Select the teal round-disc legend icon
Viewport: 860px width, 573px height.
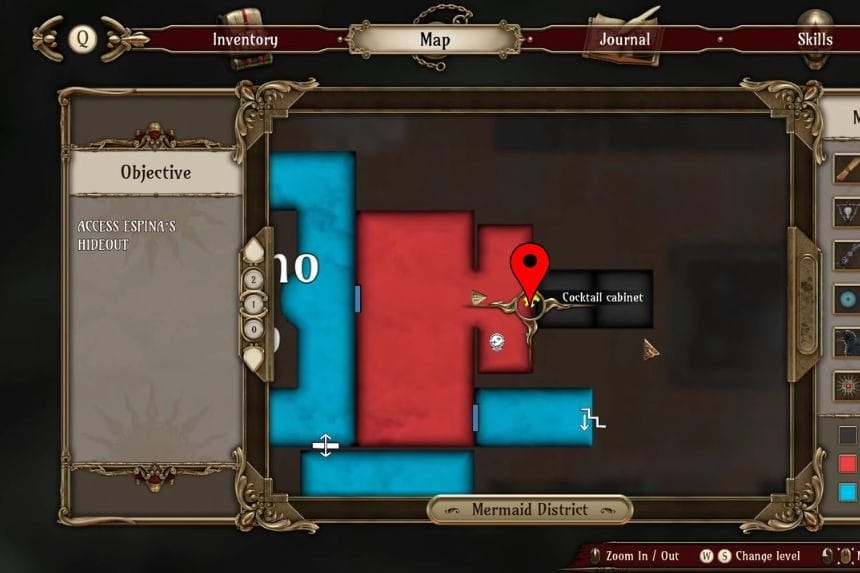(x=848, y=298)
